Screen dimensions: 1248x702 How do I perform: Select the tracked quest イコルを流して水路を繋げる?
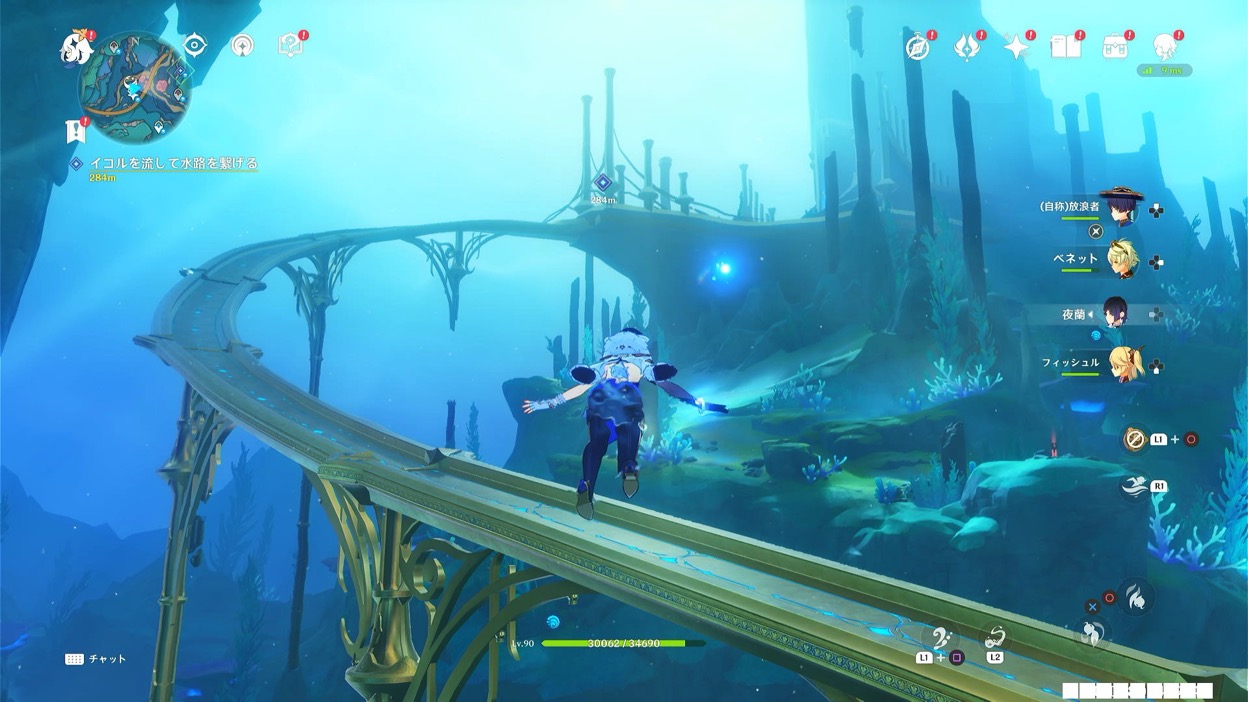tap(173, 163)
